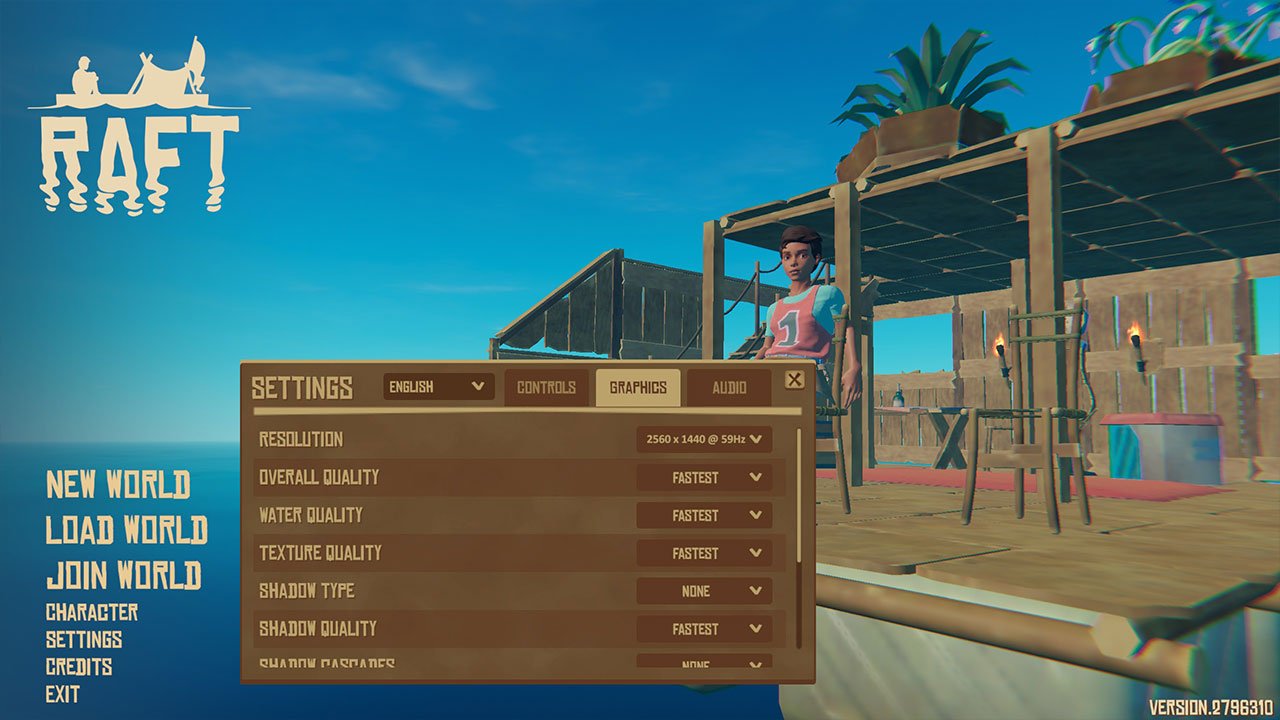The image size is (1280, 720).
Task: Switch to the Controls tab
Action: tap(548, 387)
